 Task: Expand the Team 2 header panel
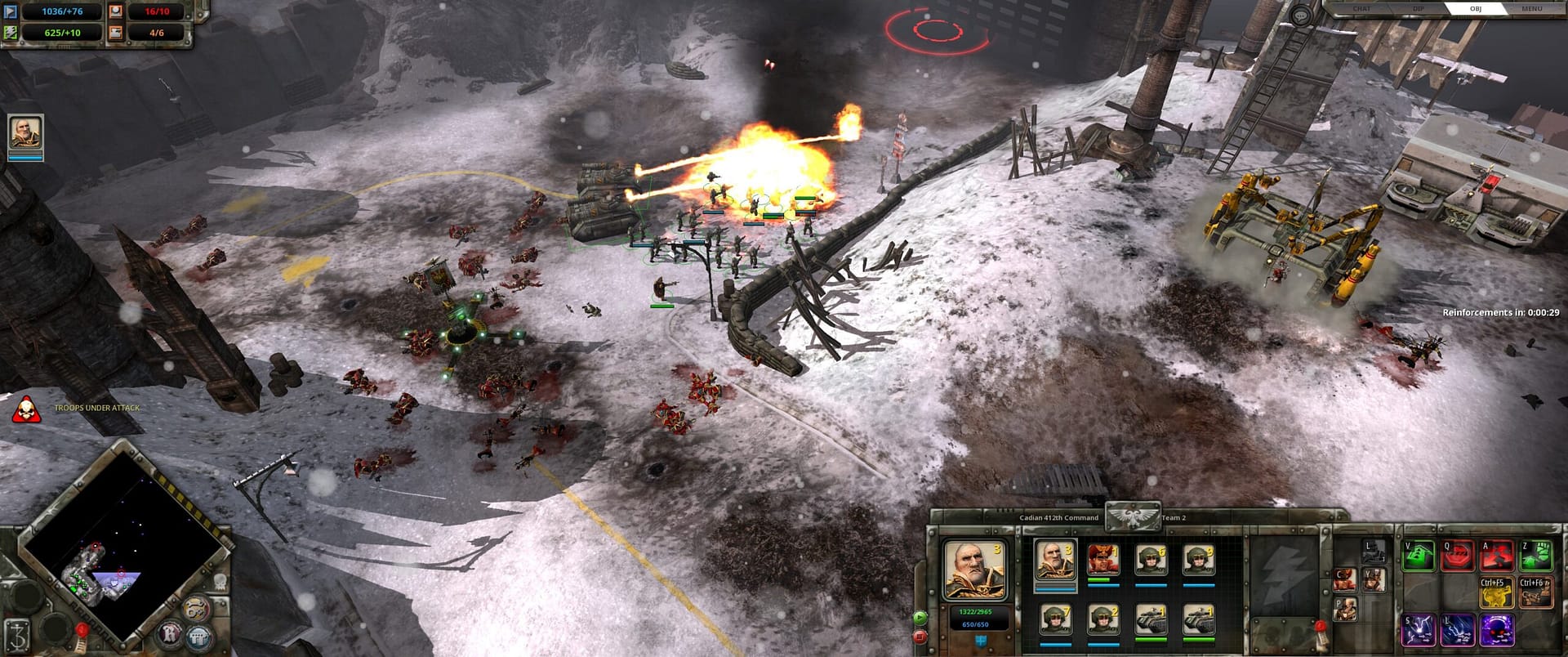pos(1173,518)
